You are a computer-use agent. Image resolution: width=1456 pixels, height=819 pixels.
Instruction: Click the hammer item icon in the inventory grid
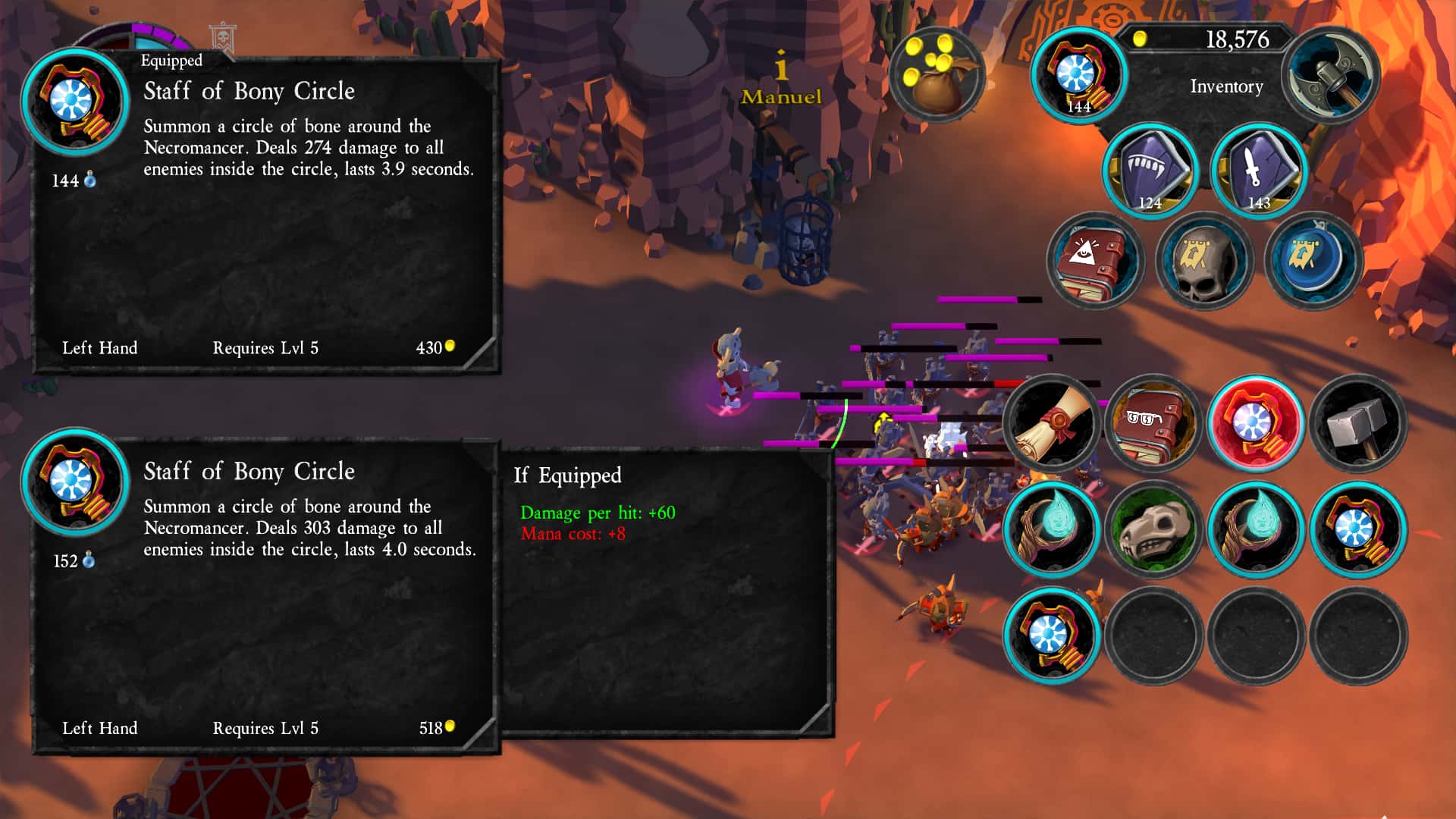(x=1357, y=423)
